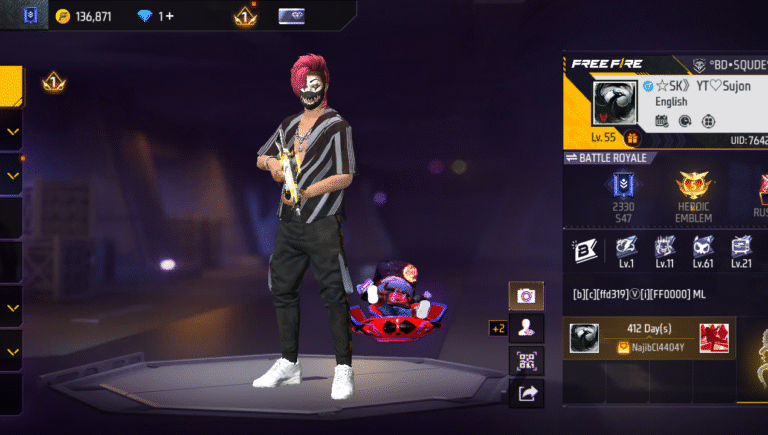This screenshot has height=435, width=768.
Task: Click the blue rank badge in top-left corner
Action: pos(29,16)
